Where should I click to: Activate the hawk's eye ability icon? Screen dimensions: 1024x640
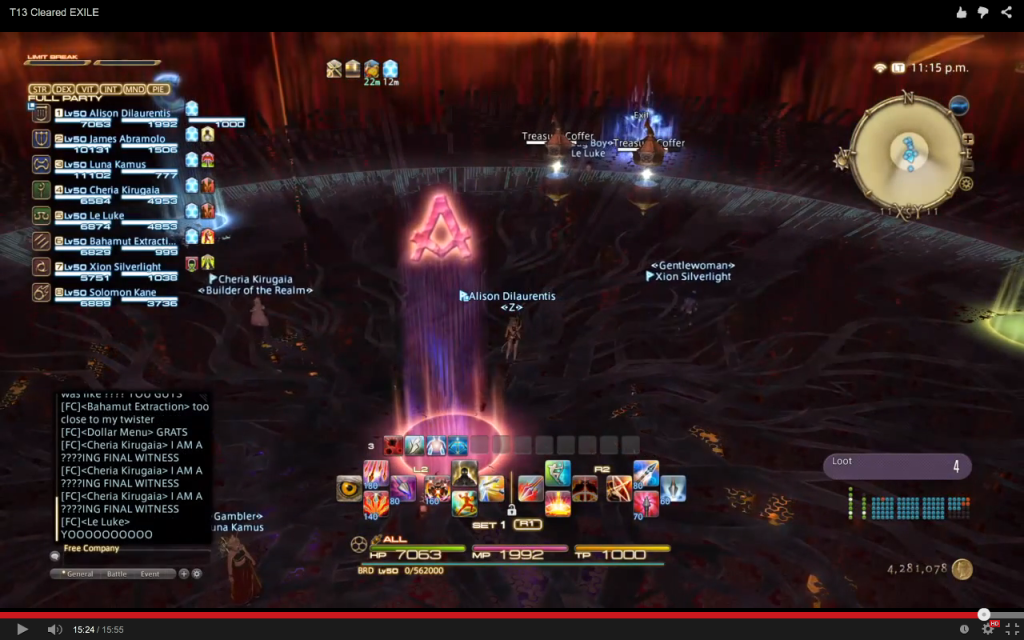(x=349, y=487)
